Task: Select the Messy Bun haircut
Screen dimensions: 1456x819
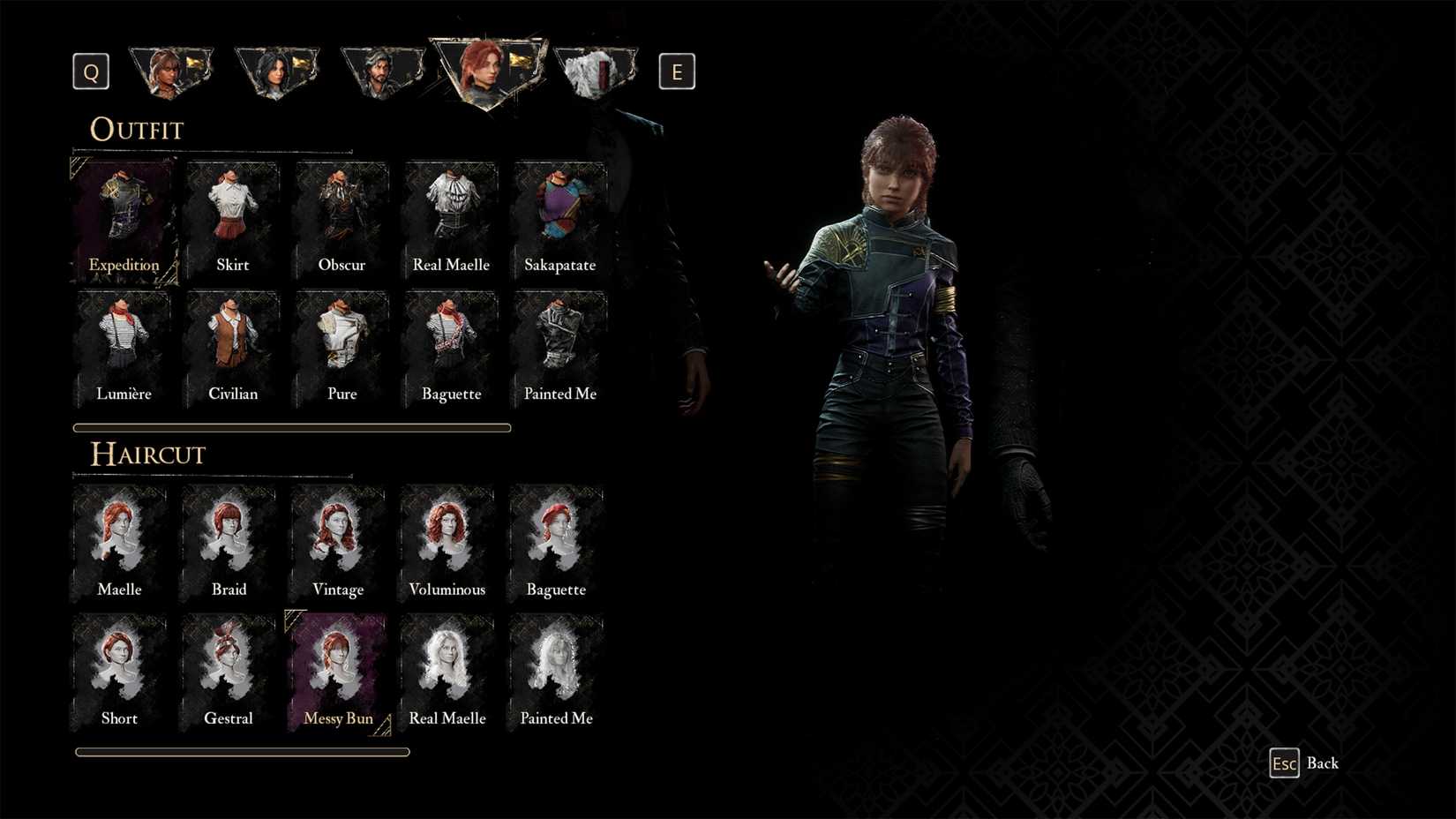Action: [x=338, y=671]
